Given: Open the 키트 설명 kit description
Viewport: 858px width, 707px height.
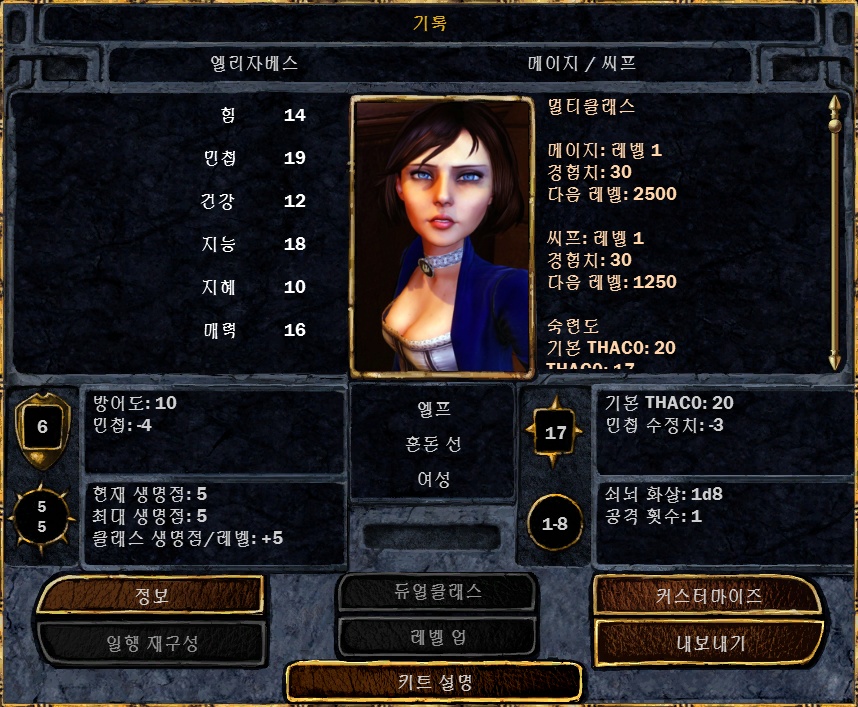Looking at the screenshot, I should point(433,682).
